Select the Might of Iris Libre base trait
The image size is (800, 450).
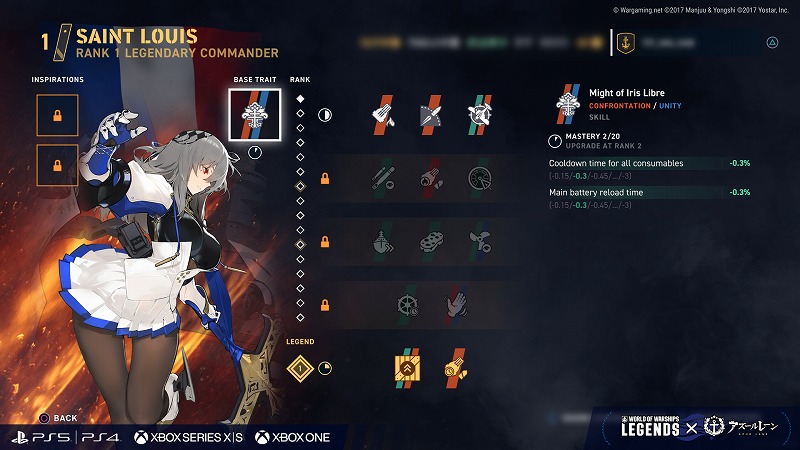pos(254,115)
